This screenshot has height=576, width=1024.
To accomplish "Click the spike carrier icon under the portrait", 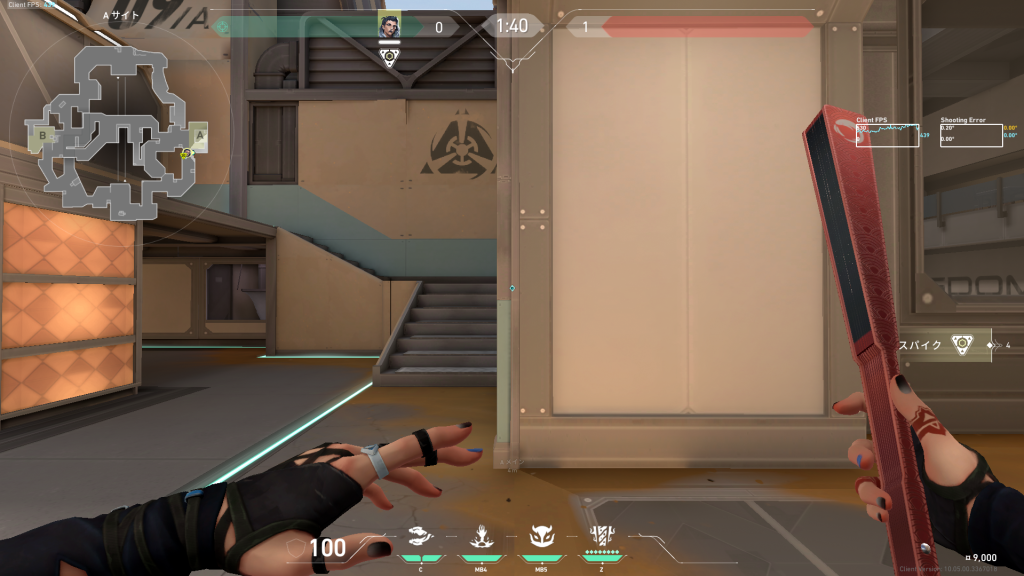I will (x=389, y=57).
